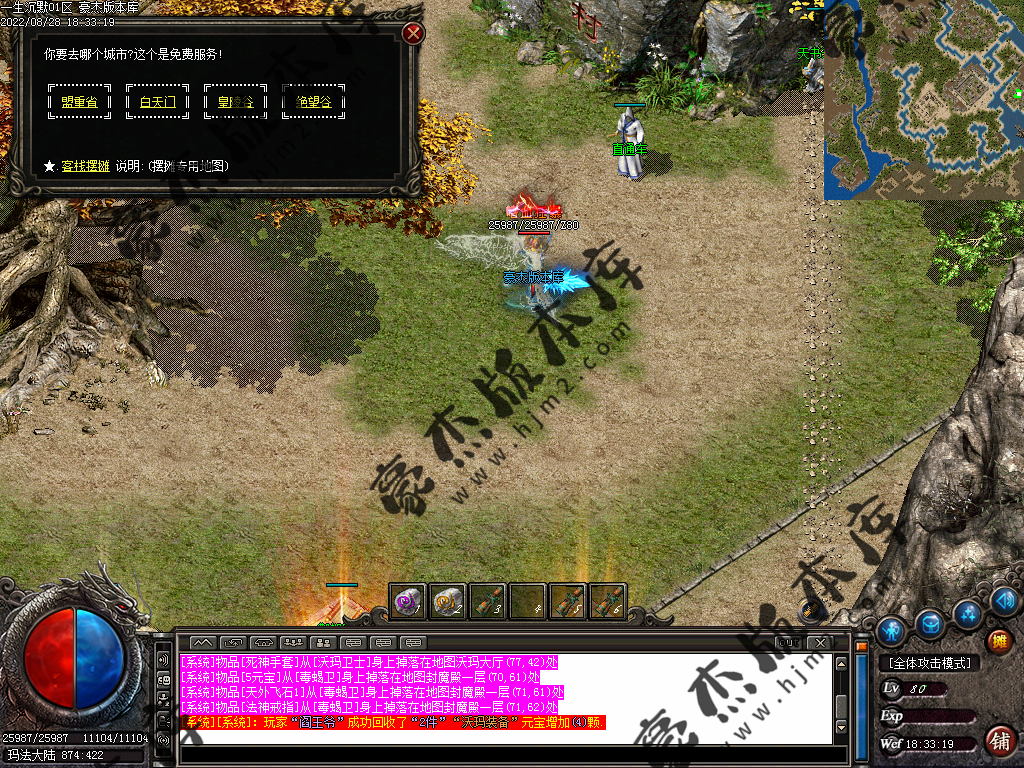Close the city teleport dialog
The width and height of the screenshot is (1024, 768).
[413, 34]
